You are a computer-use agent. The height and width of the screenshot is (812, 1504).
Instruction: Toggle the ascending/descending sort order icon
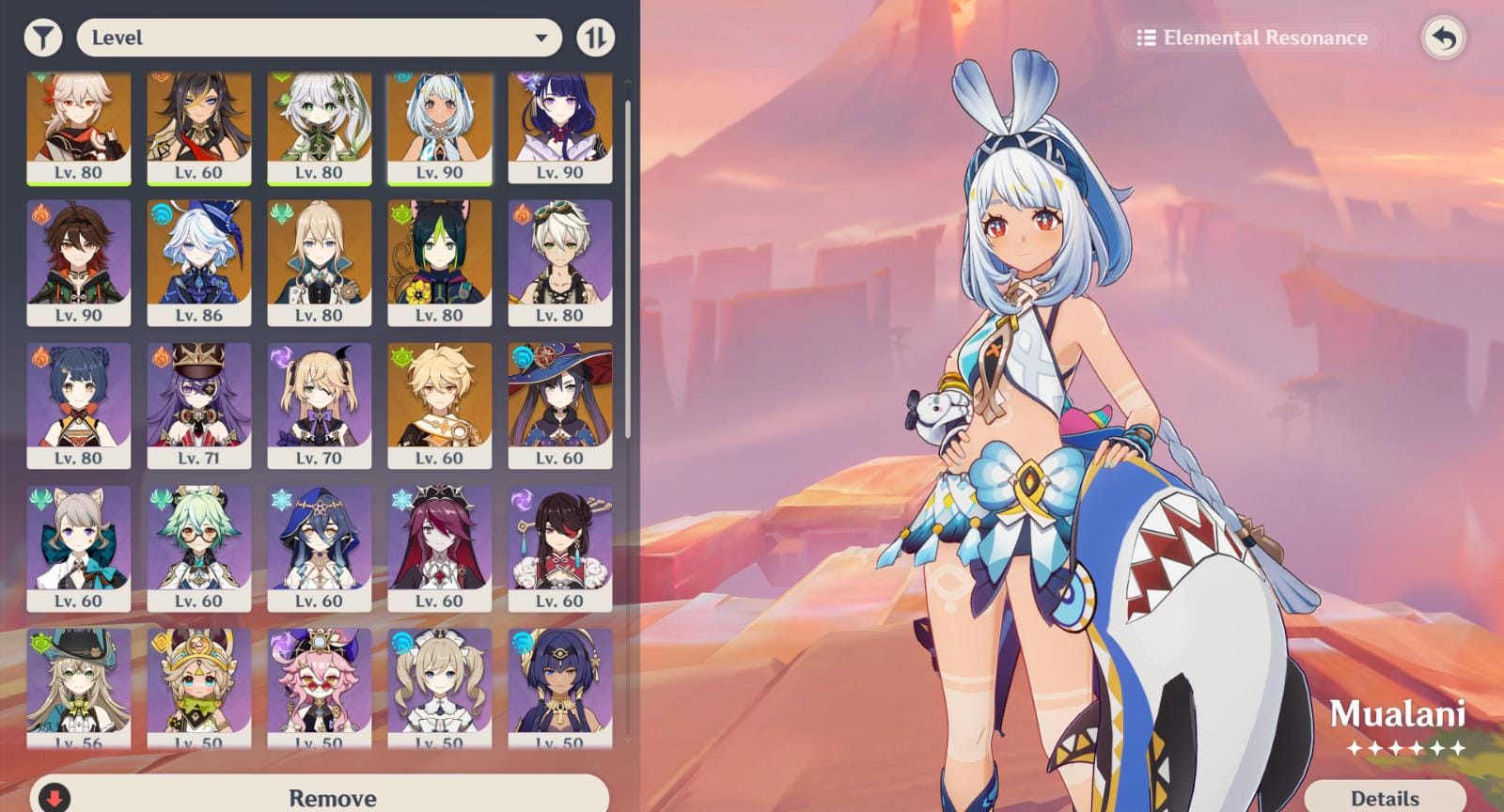(594, 39)
